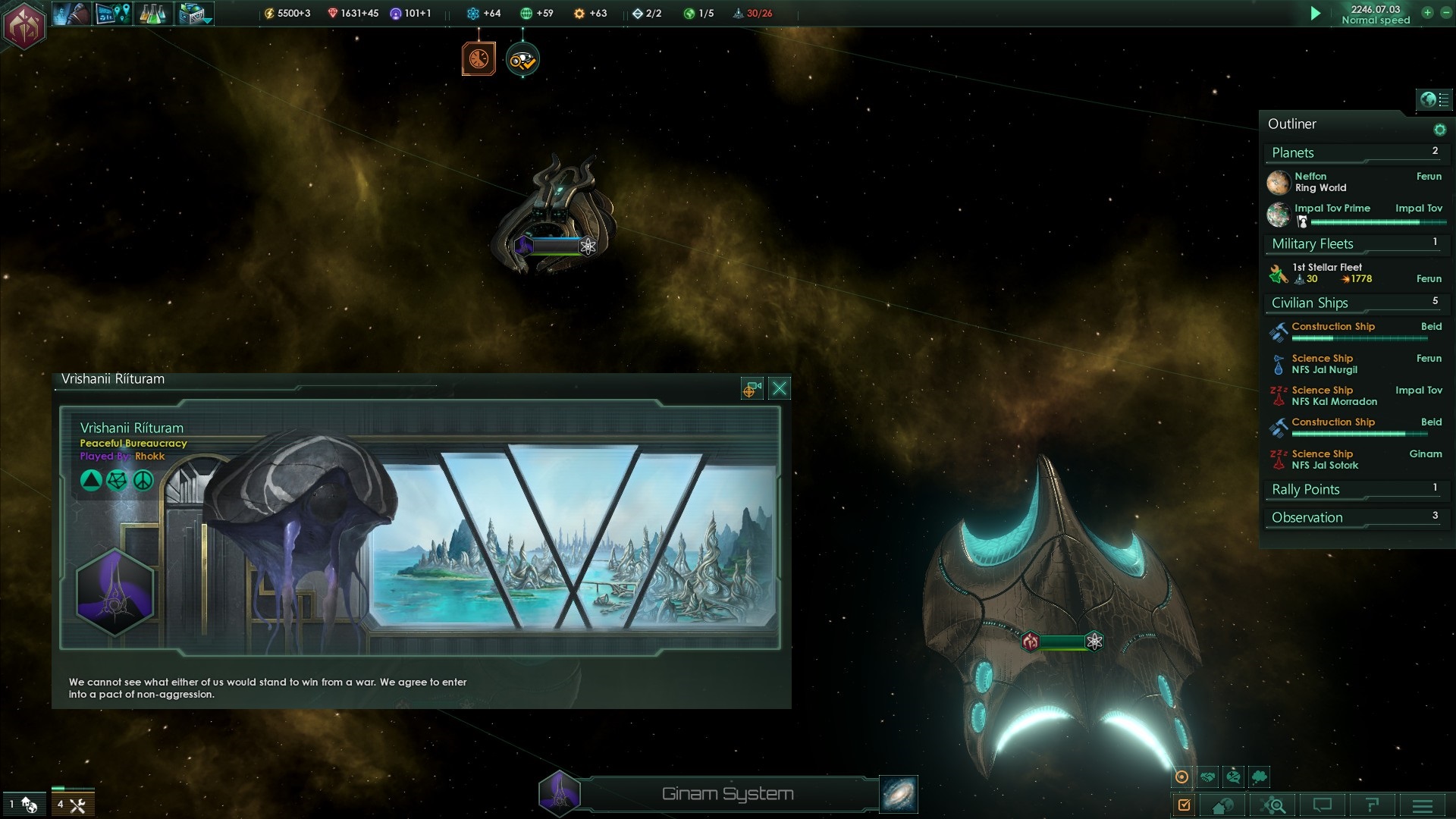Open the chat speech bubble button
This screenshot has width=1456, height=819.
[1323, 805]
